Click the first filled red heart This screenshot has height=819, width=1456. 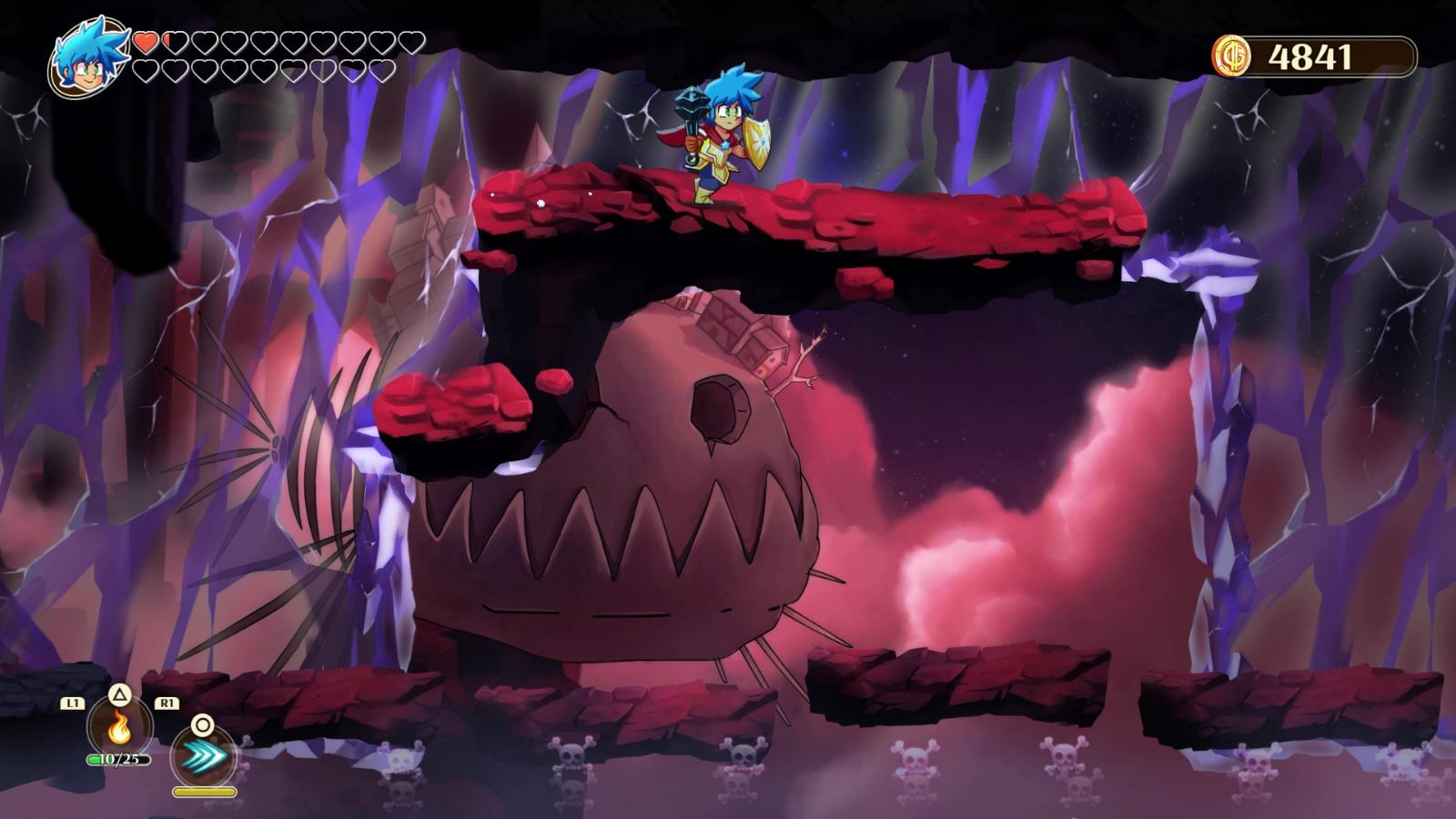144,41
